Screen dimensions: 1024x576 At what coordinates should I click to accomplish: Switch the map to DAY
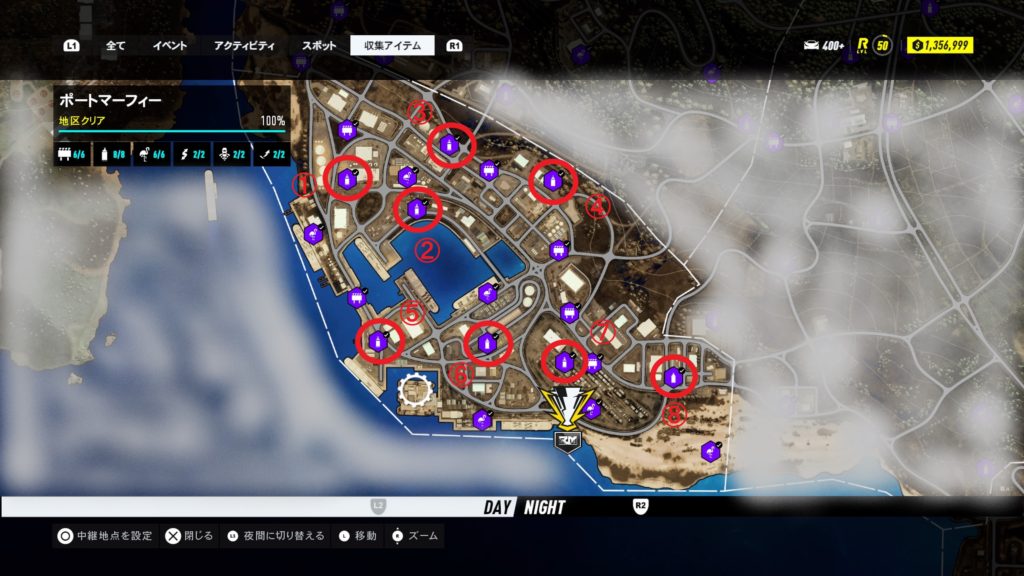coord(497,507)
